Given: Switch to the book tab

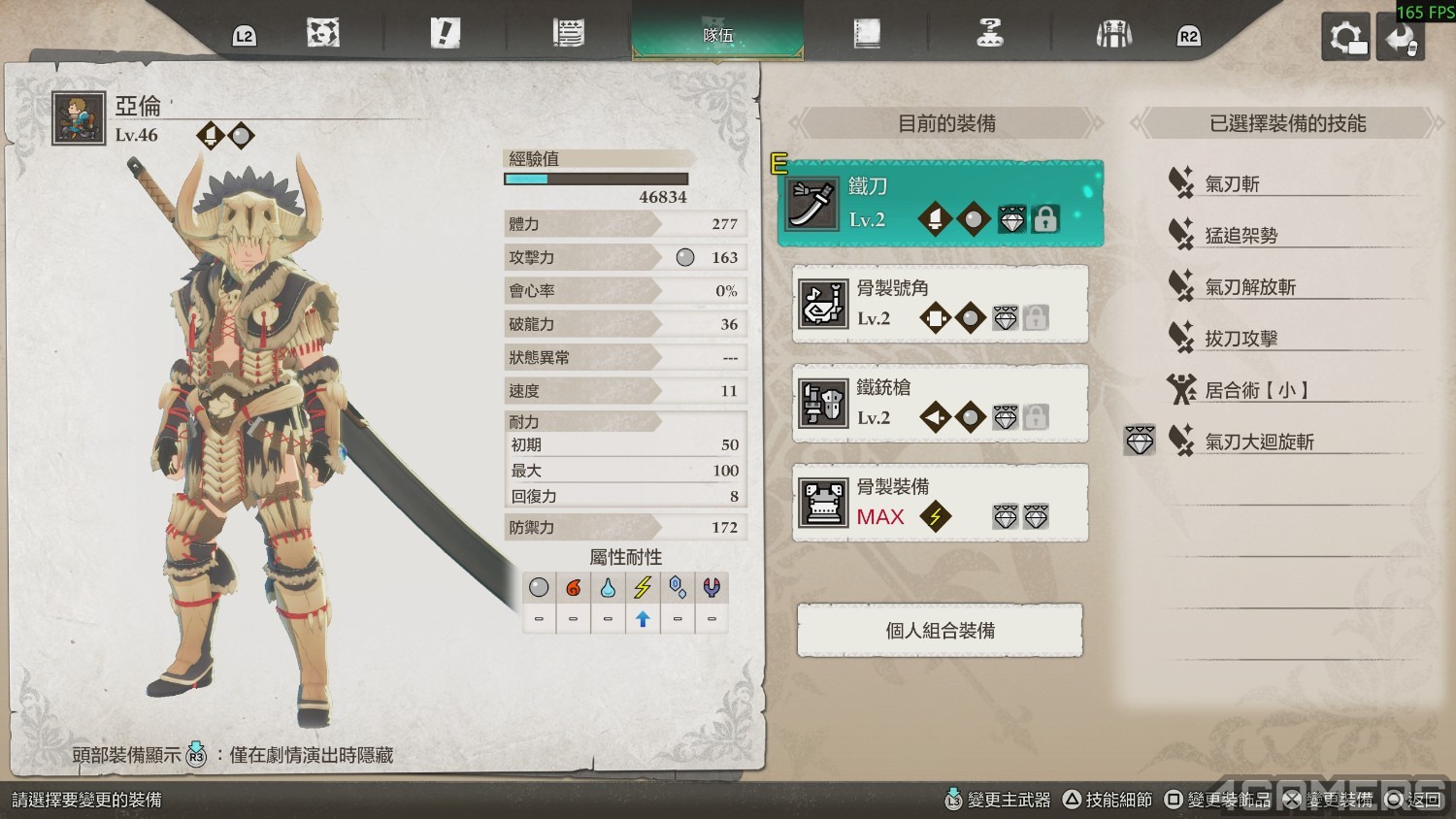Looking at the screenshot, I should 867,34.
